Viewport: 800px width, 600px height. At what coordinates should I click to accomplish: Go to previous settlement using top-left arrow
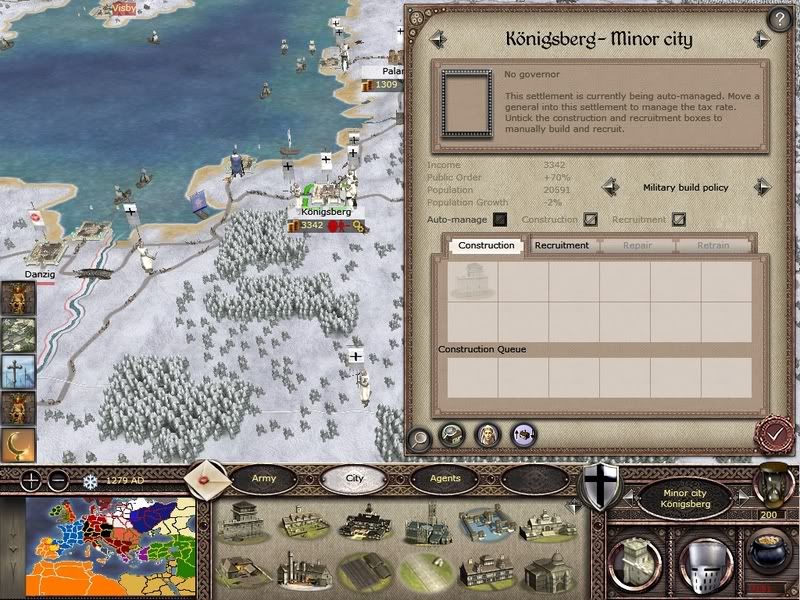(x=437, y=40)
